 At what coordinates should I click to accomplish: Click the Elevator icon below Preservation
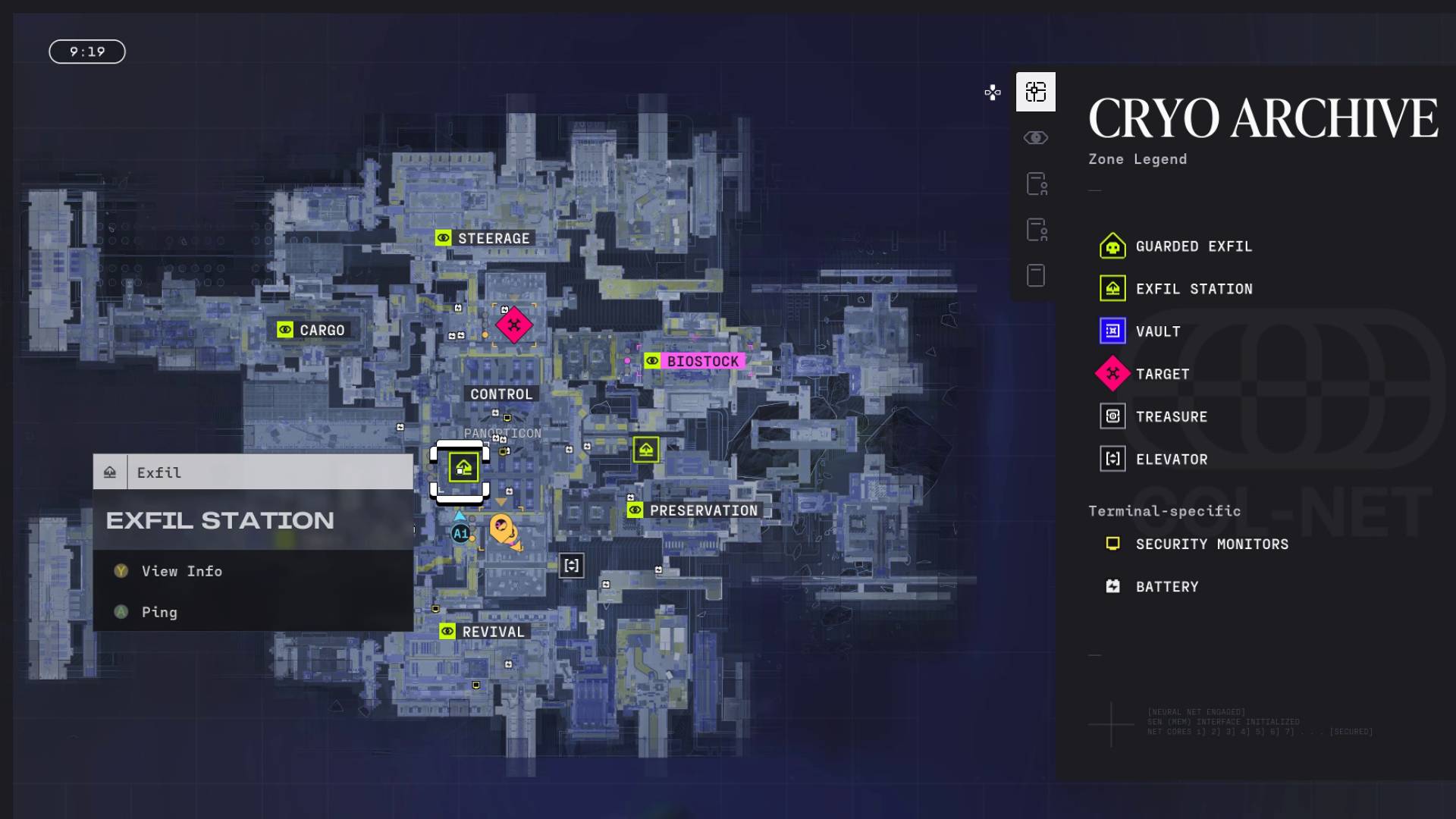[571, 565]
